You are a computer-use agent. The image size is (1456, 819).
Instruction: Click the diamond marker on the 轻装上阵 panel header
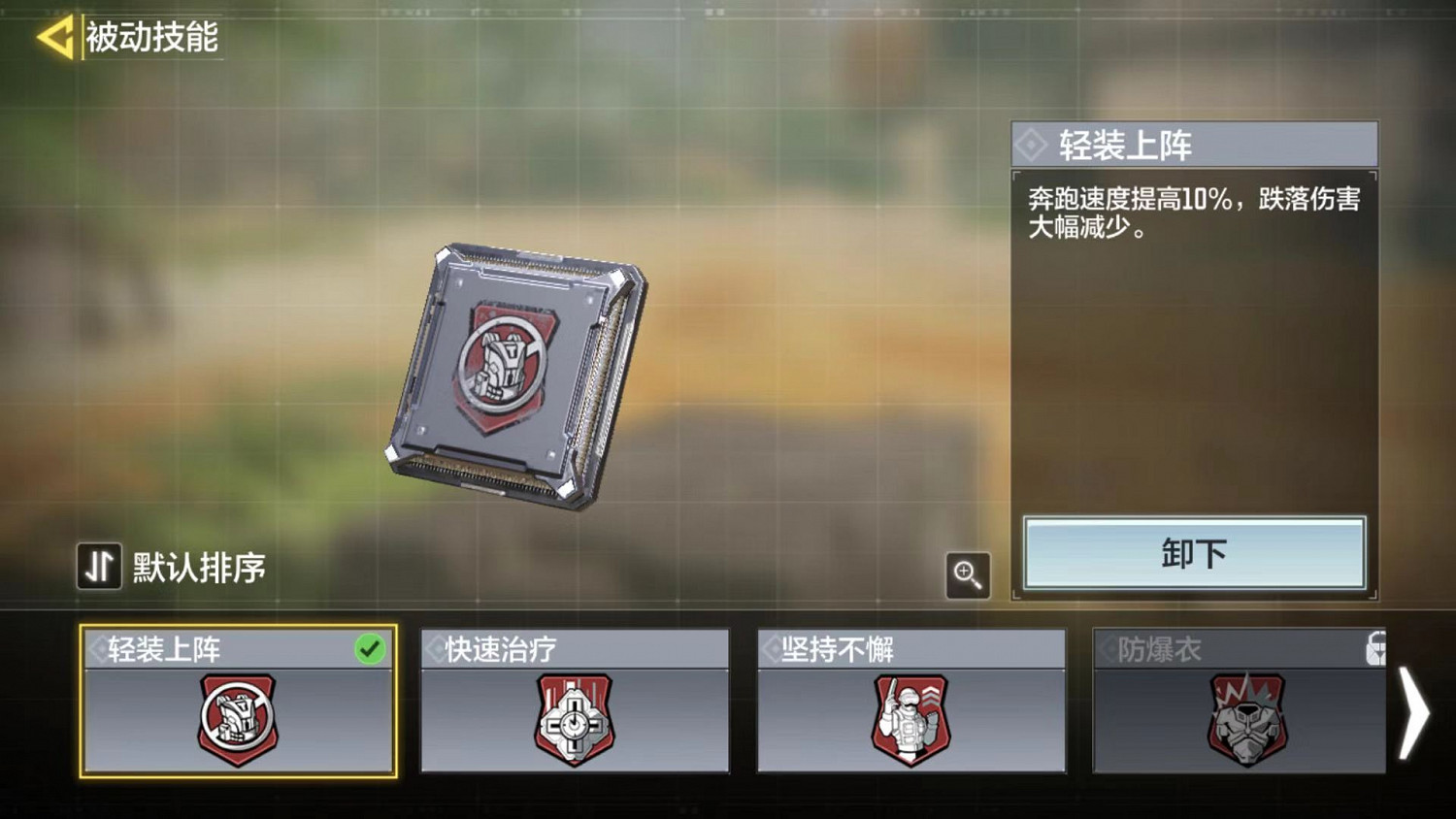click(x=1031, y=144)
